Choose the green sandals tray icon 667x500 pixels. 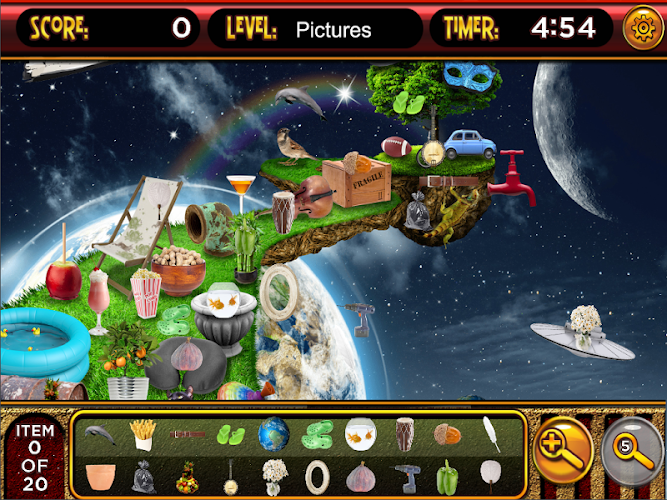[x=317, y=434]
